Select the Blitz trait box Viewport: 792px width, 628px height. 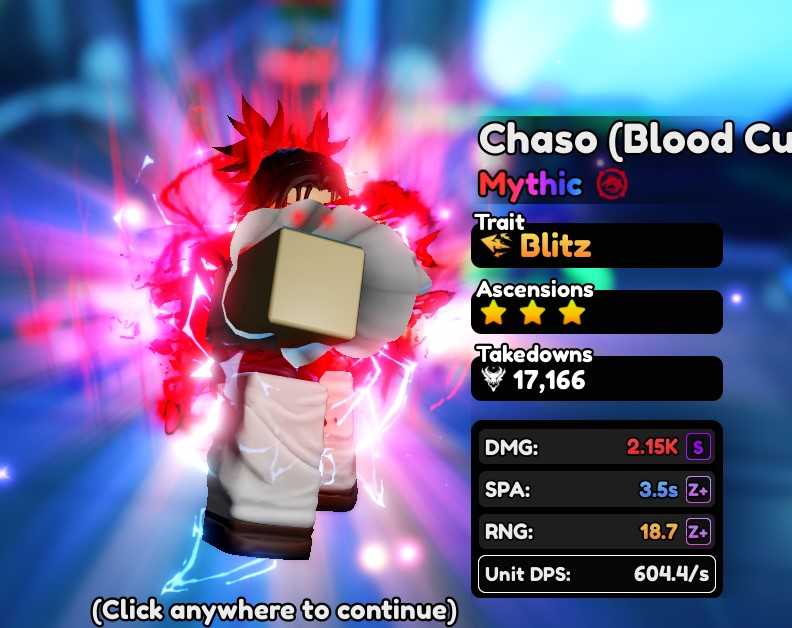[x=596, y=246]
